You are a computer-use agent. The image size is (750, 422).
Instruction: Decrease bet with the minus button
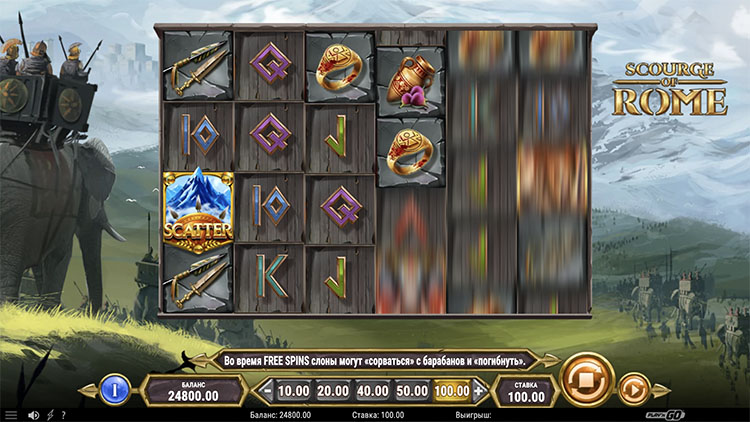[265, 390]
